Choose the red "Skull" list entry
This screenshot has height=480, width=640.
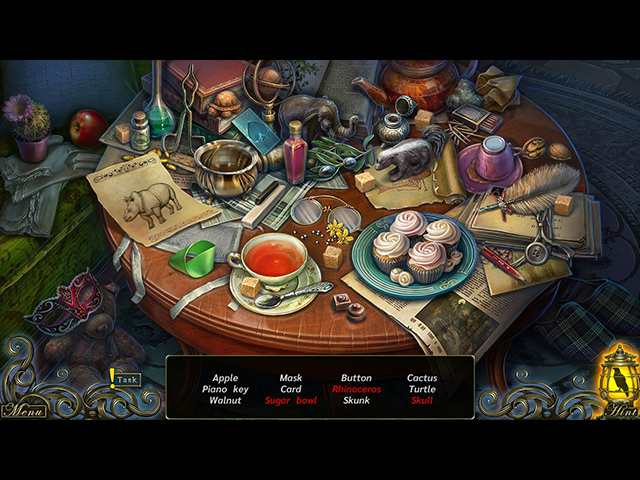[x=422, y=400]
